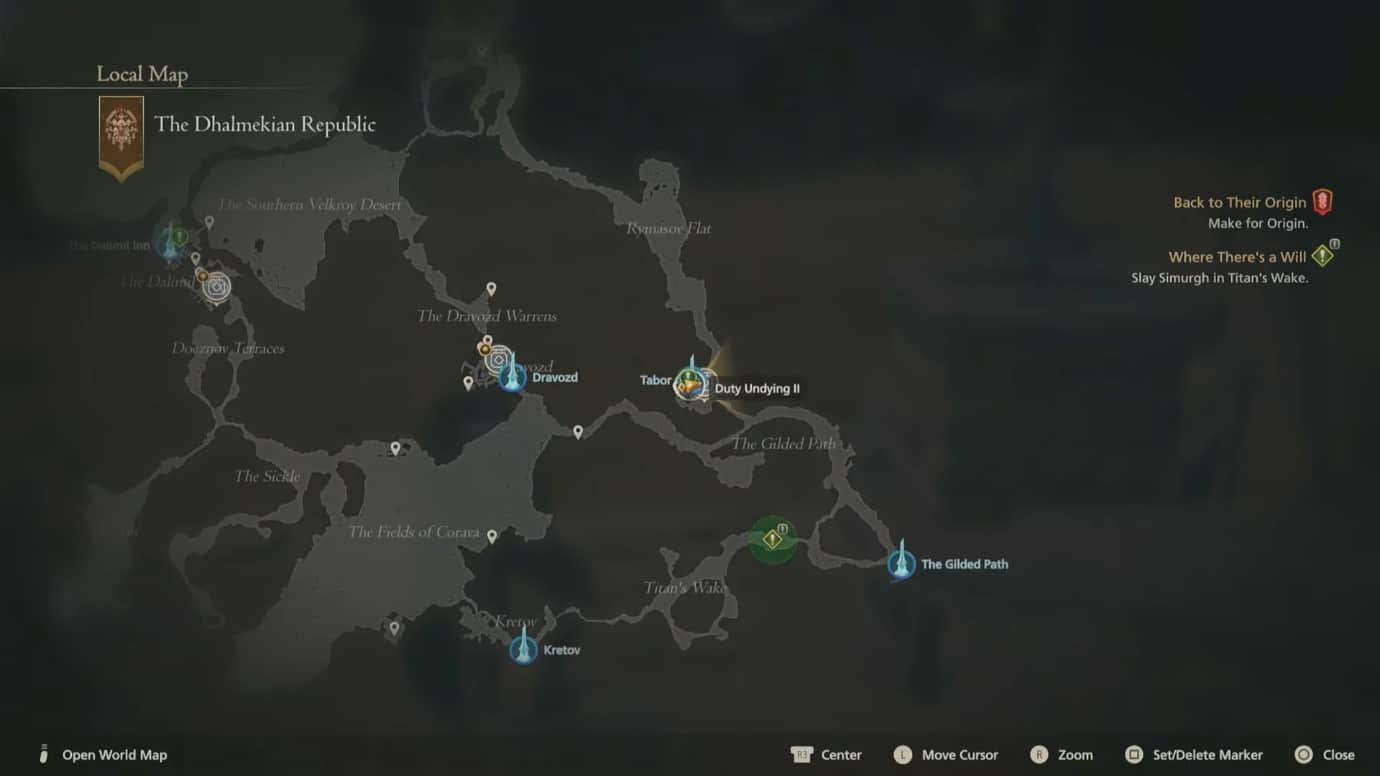Click the map pin near The Fields of Corava
This screenshot has height=776, width=1380.
[x=492, y=536]
